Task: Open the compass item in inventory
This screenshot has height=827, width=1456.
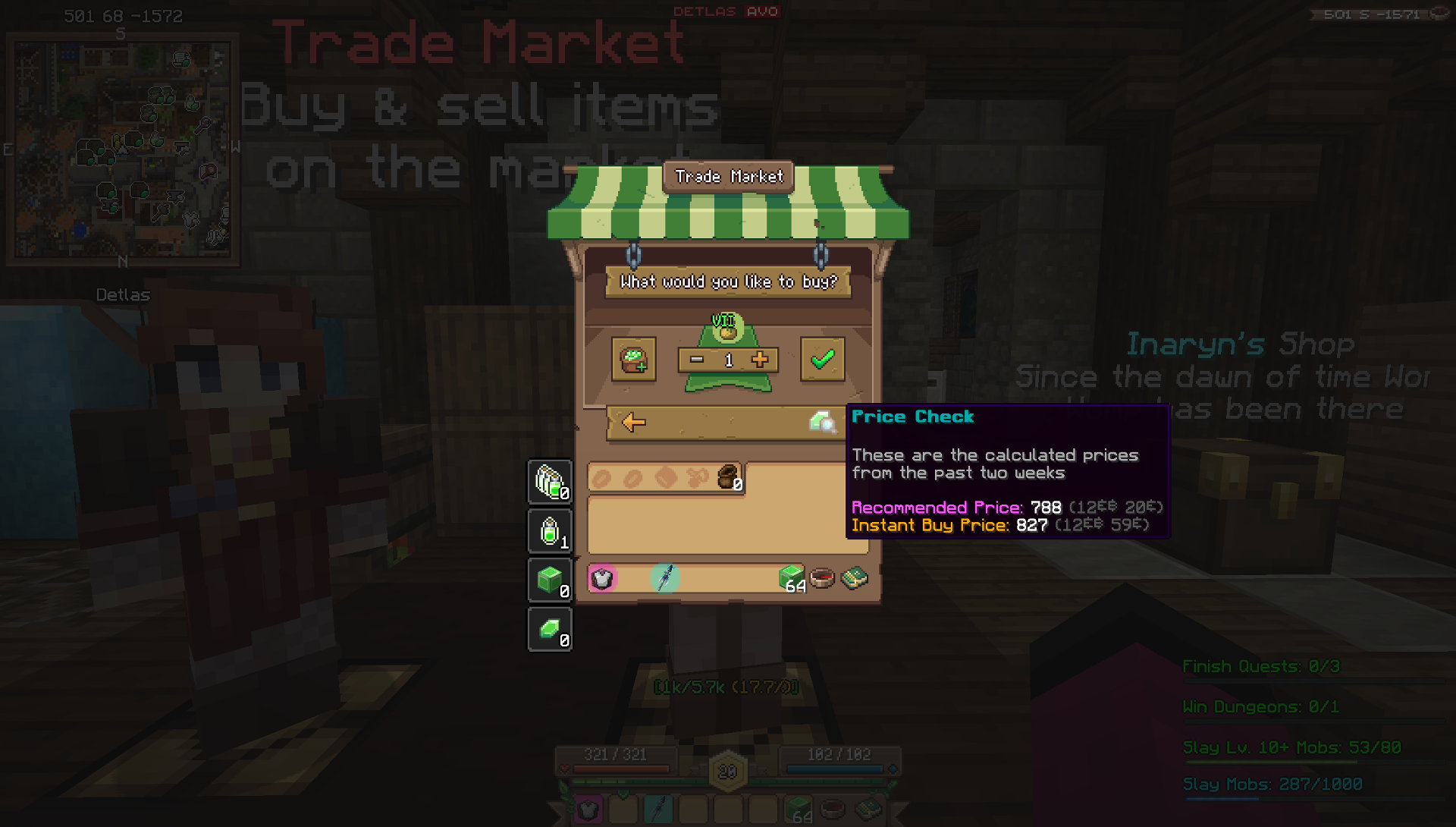Action: click(822, 579)
